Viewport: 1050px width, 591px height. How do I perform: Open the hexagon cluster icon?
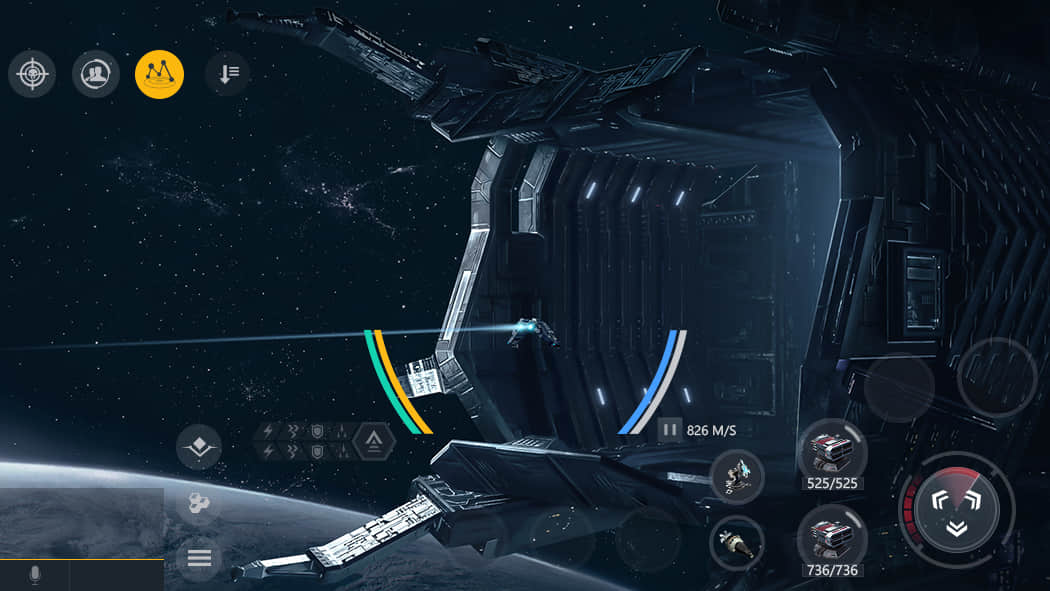(198, 502)
